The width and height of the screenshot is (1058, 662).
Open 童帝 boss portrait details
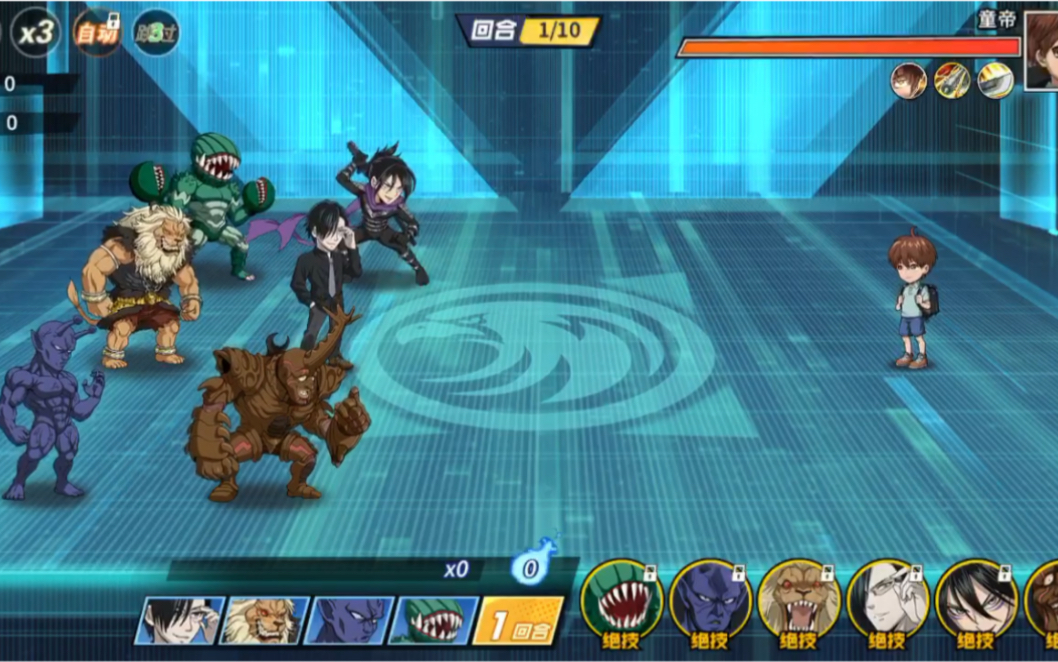click(1042, 48)
